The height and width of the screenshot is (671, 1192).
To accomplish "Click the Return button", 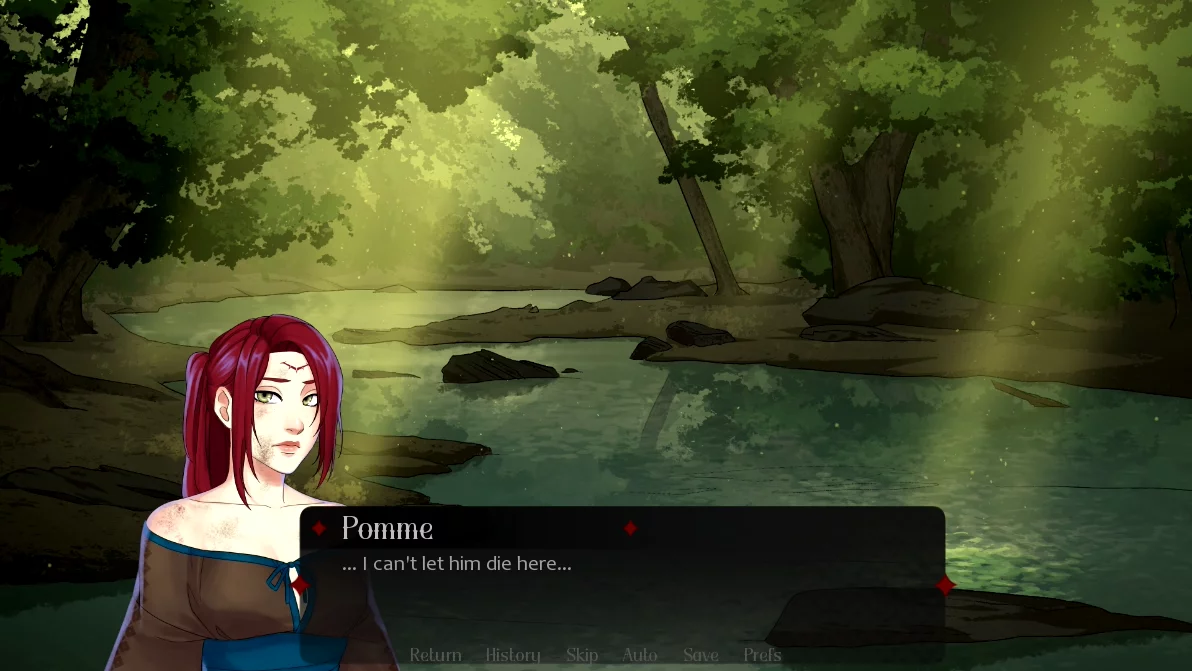I will click(435, 655).
